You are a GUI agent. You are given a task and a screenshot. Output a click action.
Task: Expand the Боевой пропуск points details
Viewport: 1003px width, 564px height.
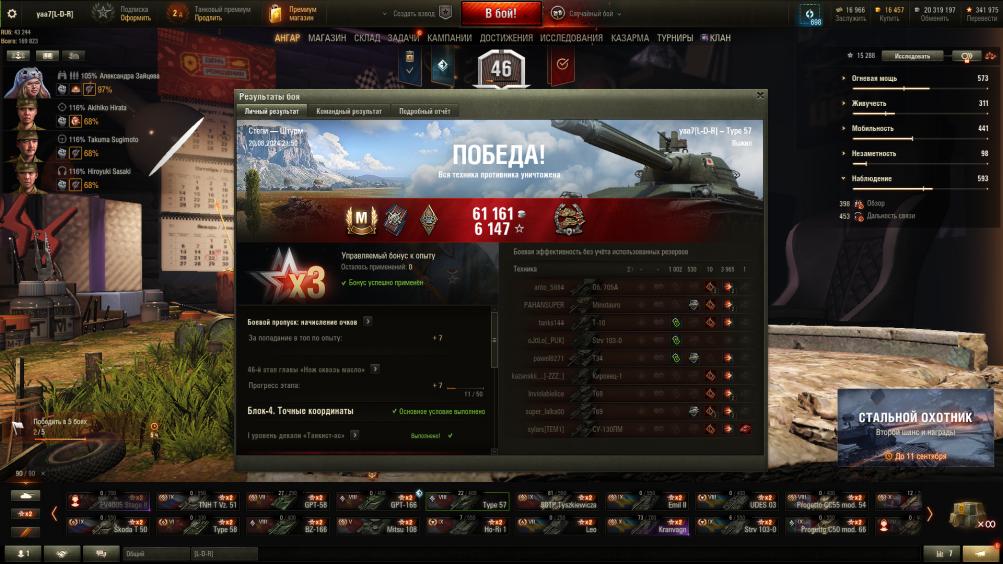pos(368,322)
